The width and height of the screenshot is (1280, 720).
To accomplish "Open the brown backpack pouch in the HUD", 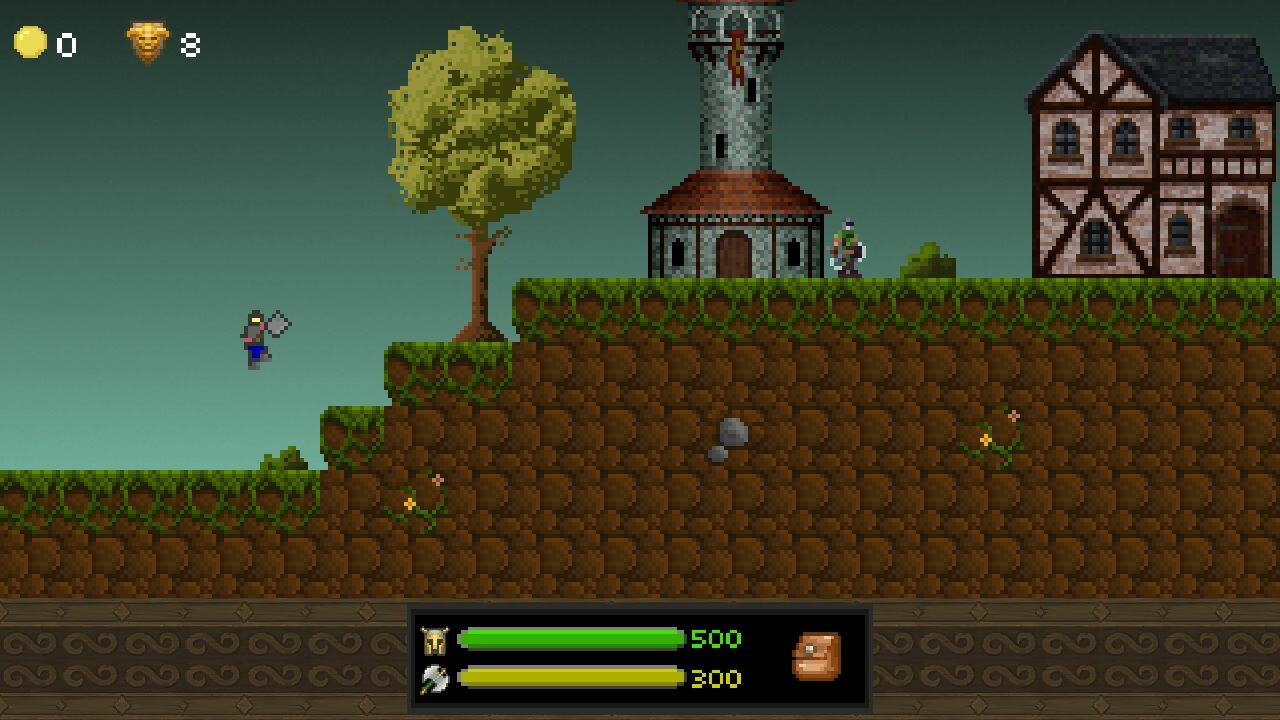I will pyautogui.click(x=815, y=655).
